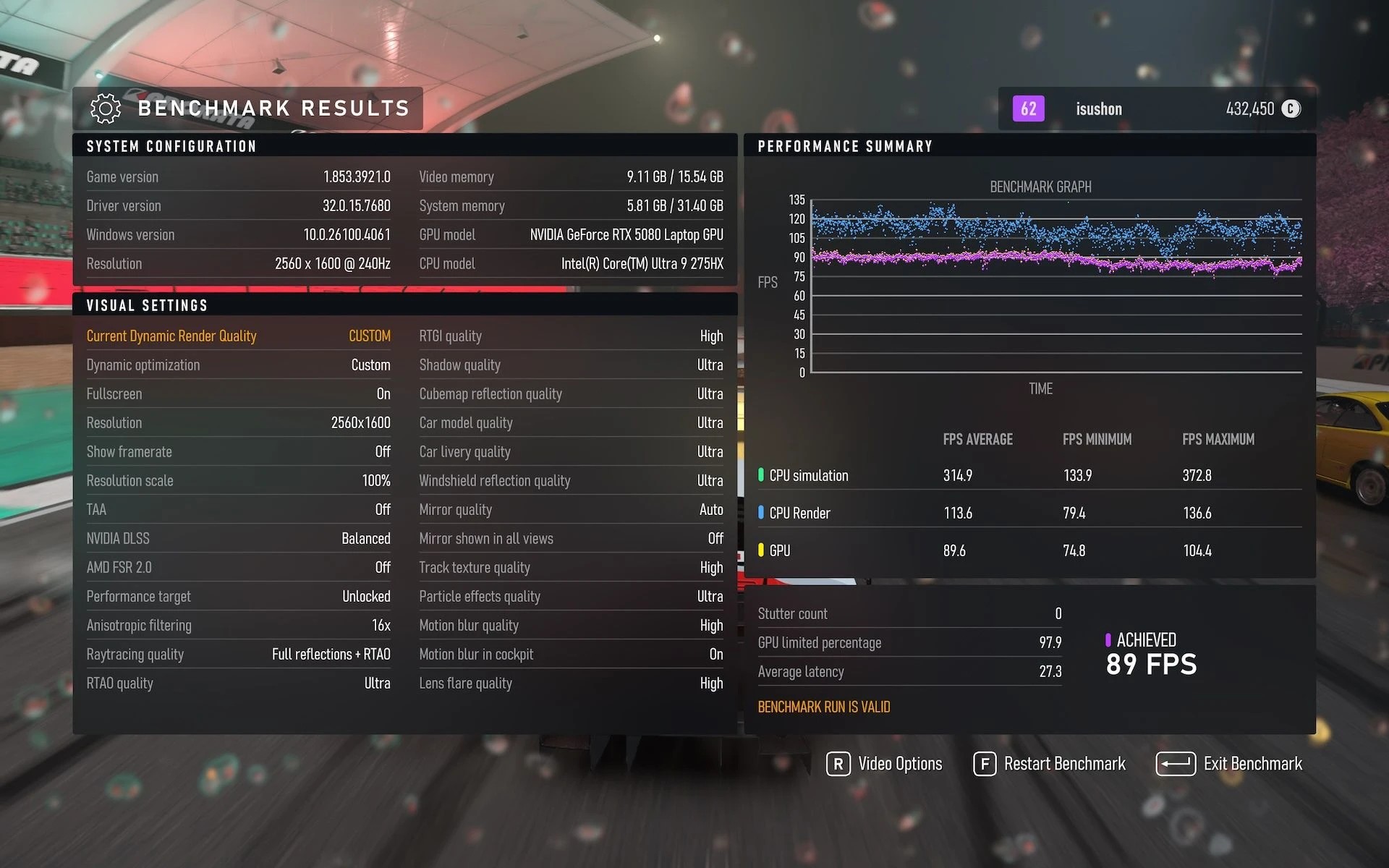Open the Mirror quality setting showing Auto
Image resolution: width=1389 pixels, height=868 pixels.
pos(571,509)
